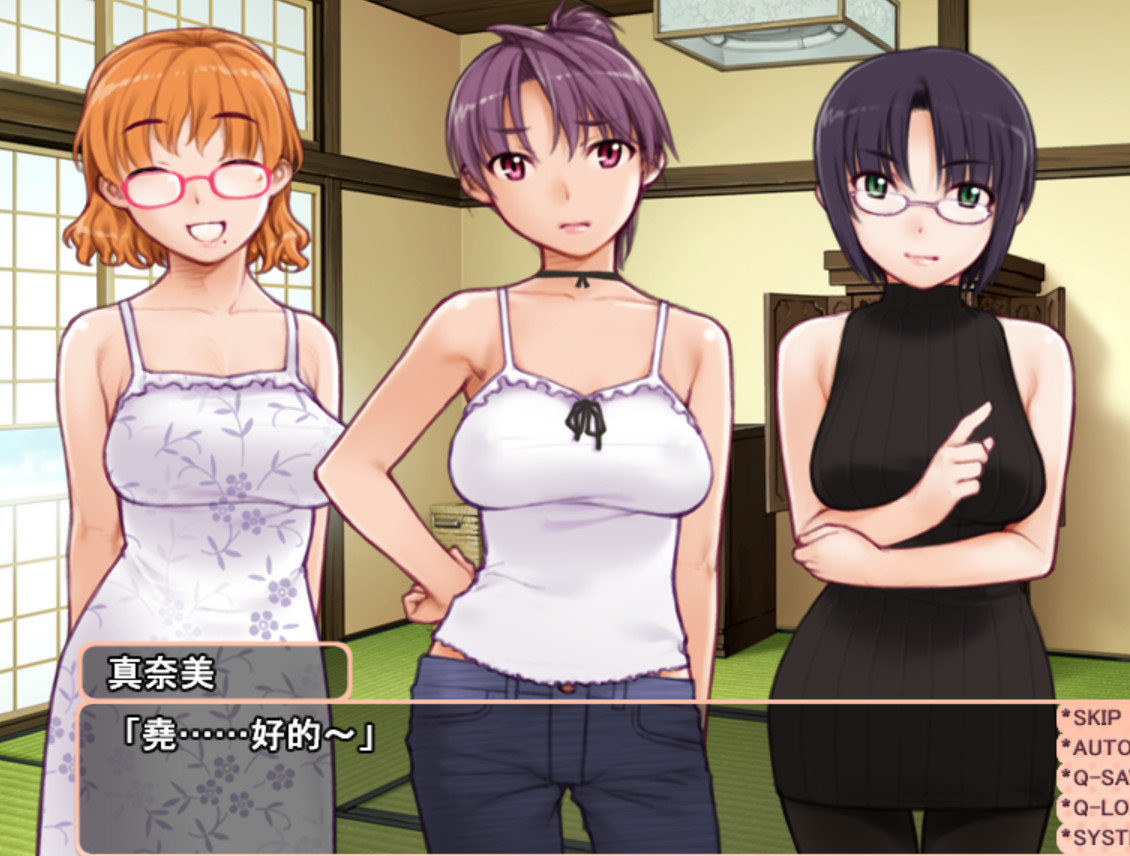
Task: Activate the SKIP text button
Action: click(x=1094, y=717)
